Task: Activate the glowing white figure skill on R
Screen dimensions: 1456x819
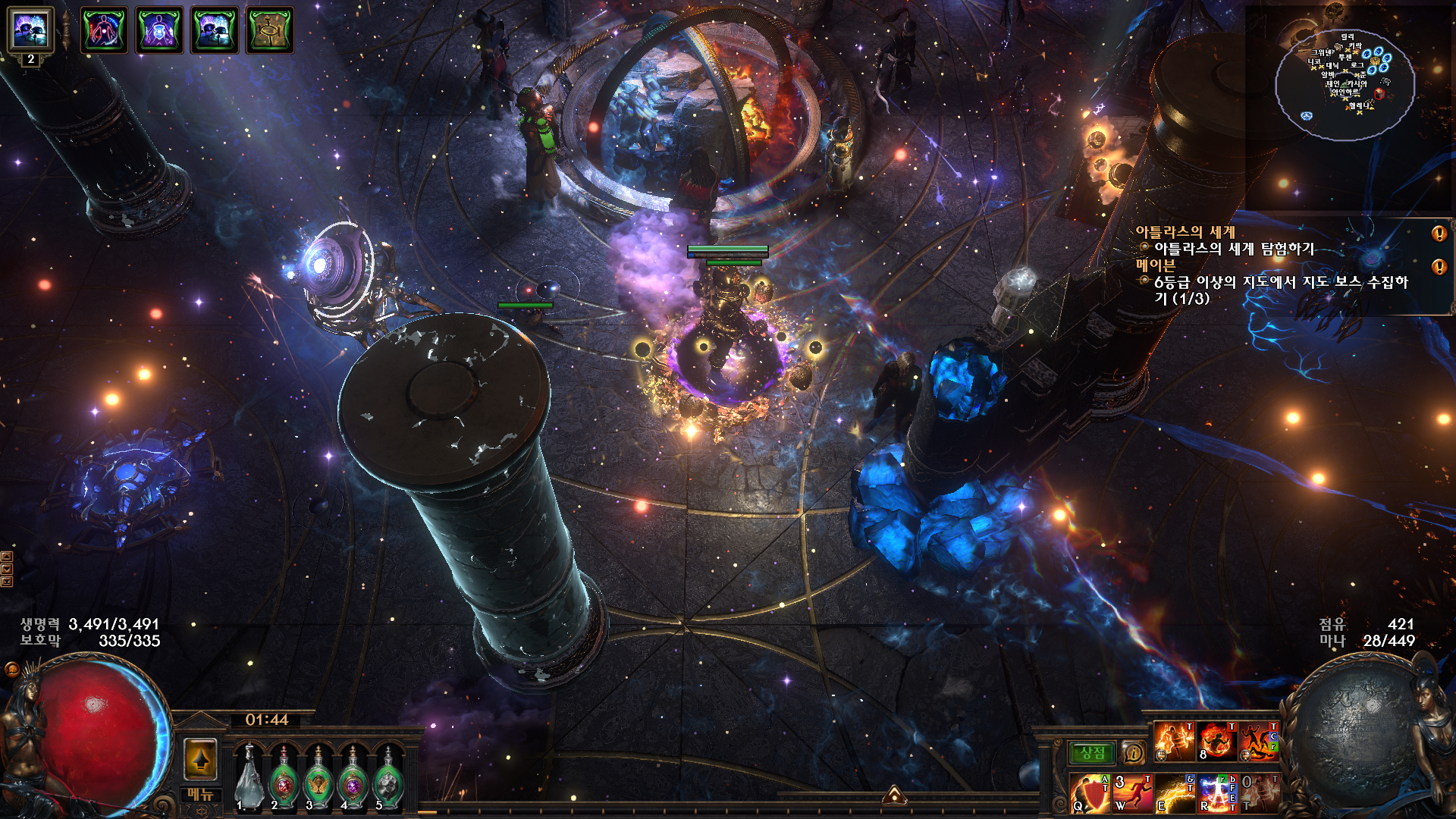Action: (1217, 793)
